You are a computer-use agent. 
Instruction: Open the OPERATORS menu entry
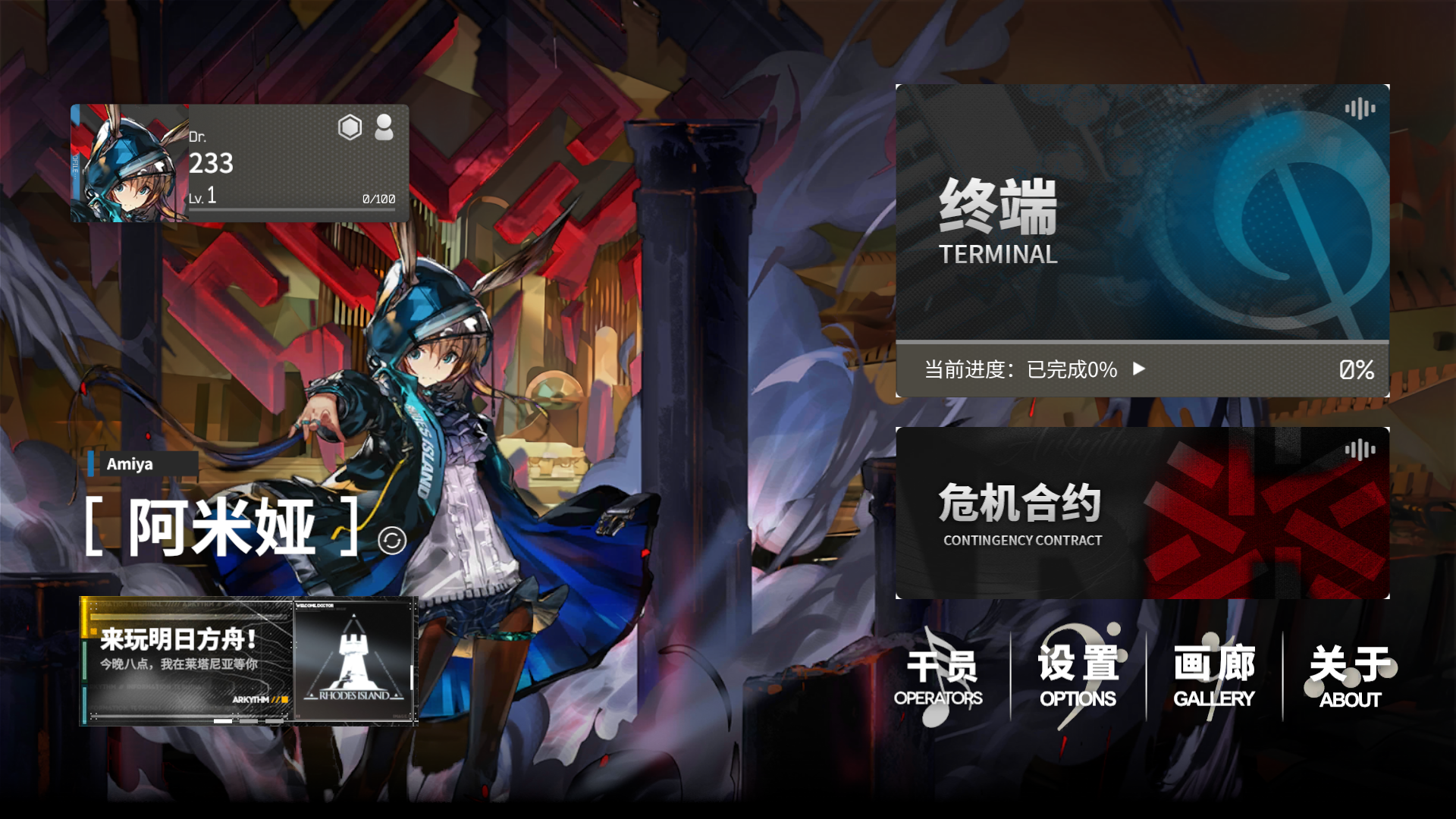tap(940, 675)
